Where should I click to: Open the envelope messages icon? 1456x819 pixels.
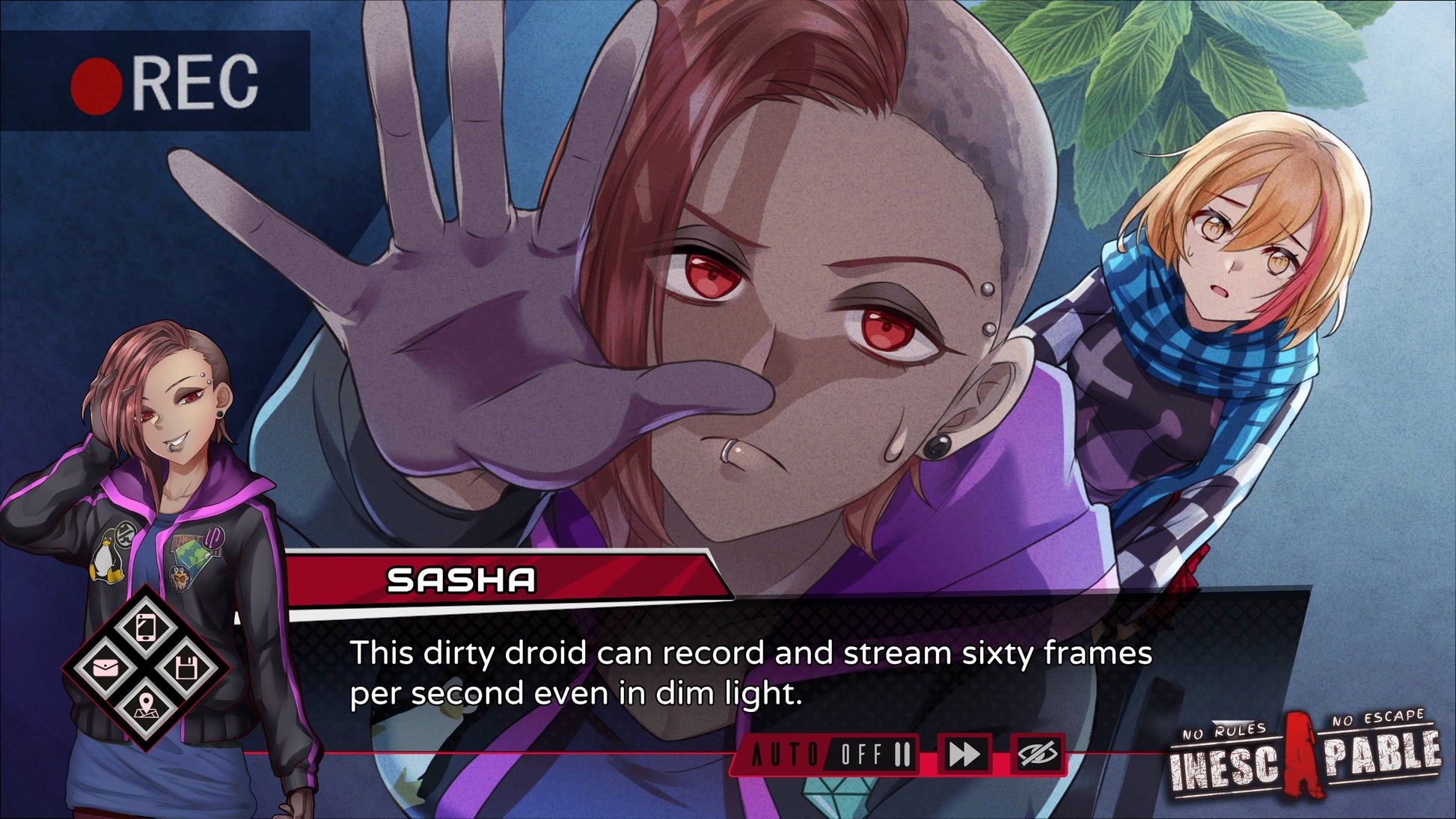pos(105,666)
